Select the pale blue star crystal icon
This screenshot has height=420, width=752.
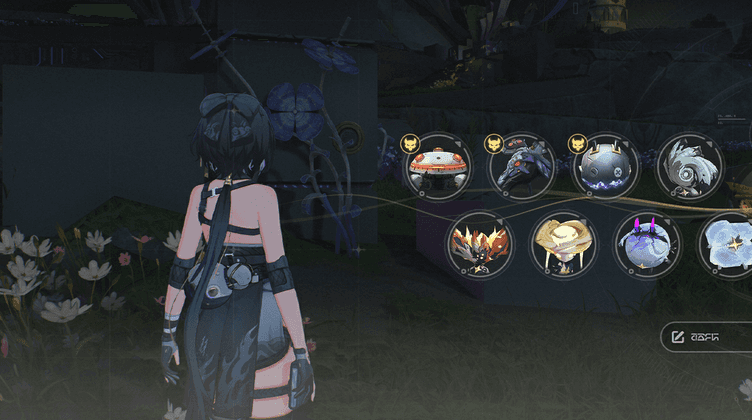coord(727,245)
